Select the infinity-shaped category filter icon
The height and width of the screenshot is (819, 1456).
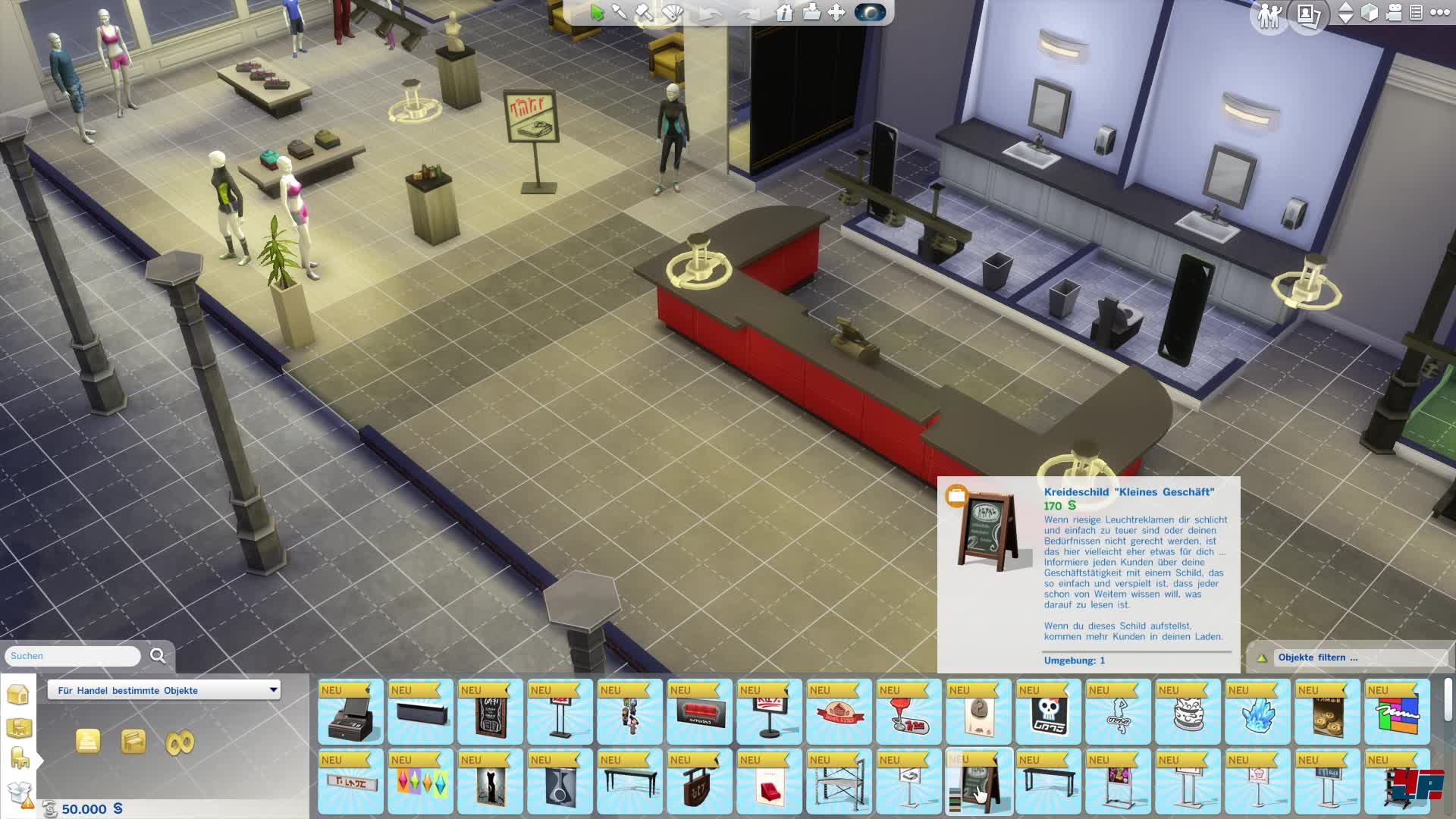click(180, 742)
